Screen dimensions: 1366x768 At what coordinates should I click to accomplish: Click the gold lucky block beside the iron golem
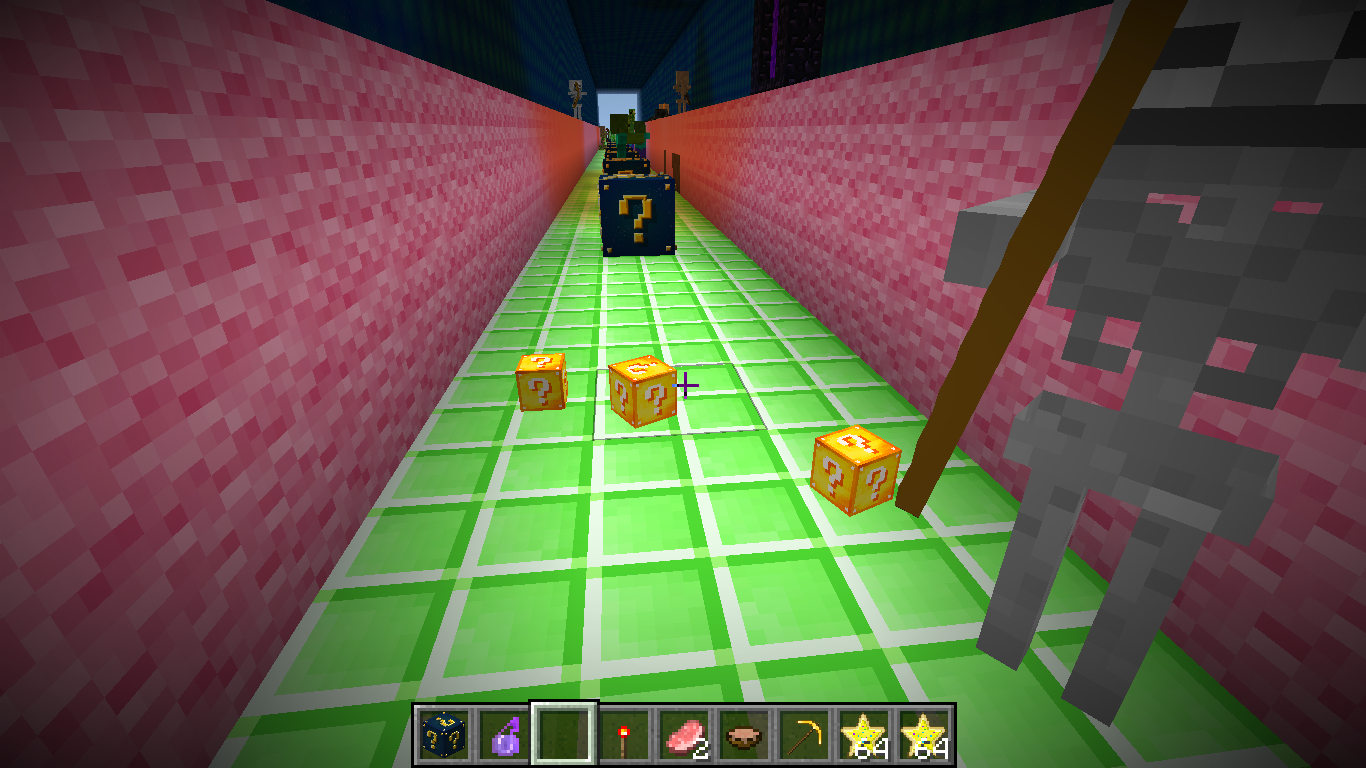coord(855,468)
